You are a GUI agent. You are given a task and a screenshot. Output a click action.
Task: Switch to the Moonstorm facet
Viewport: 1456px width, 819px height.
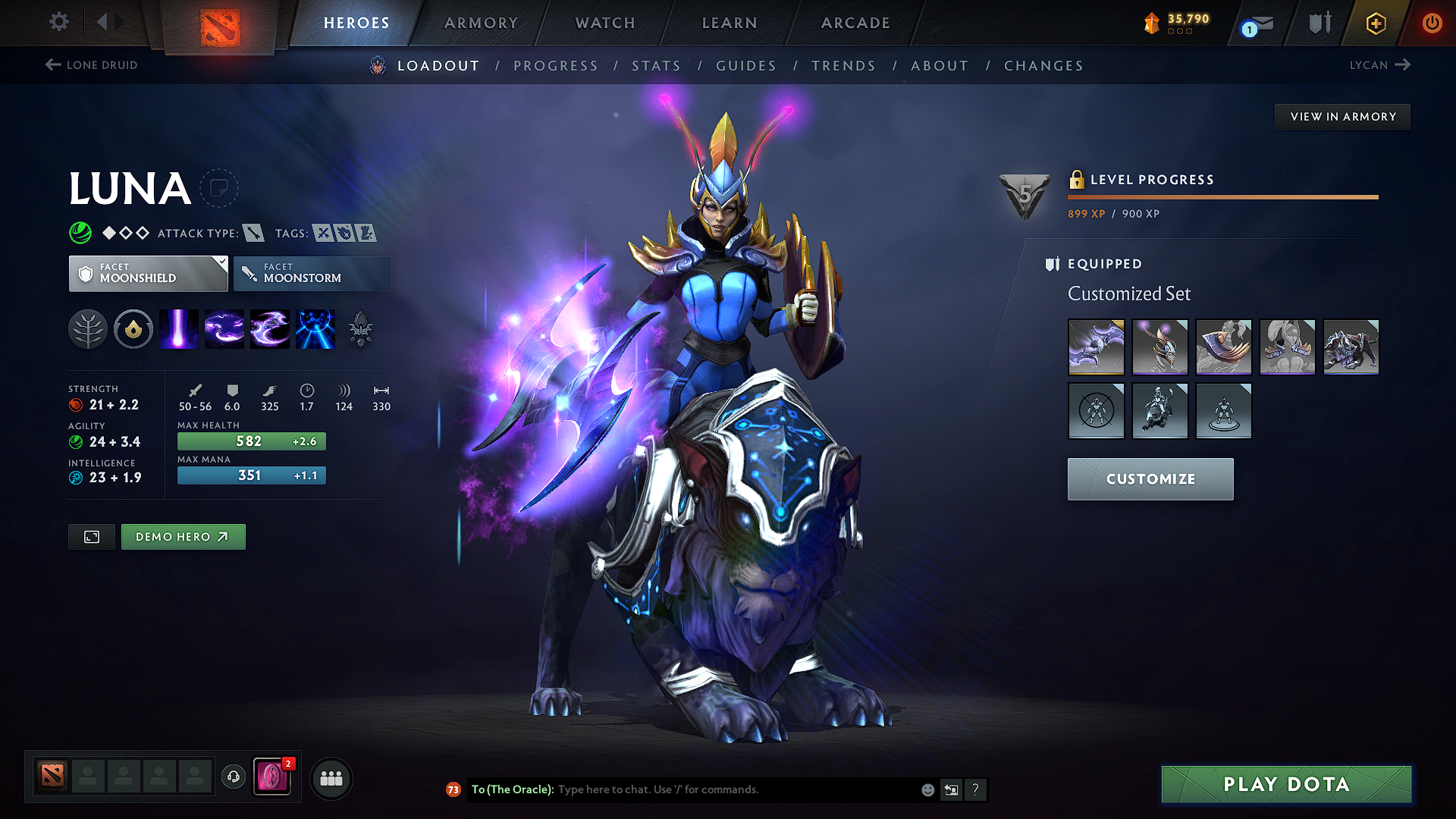click(312, 273)
